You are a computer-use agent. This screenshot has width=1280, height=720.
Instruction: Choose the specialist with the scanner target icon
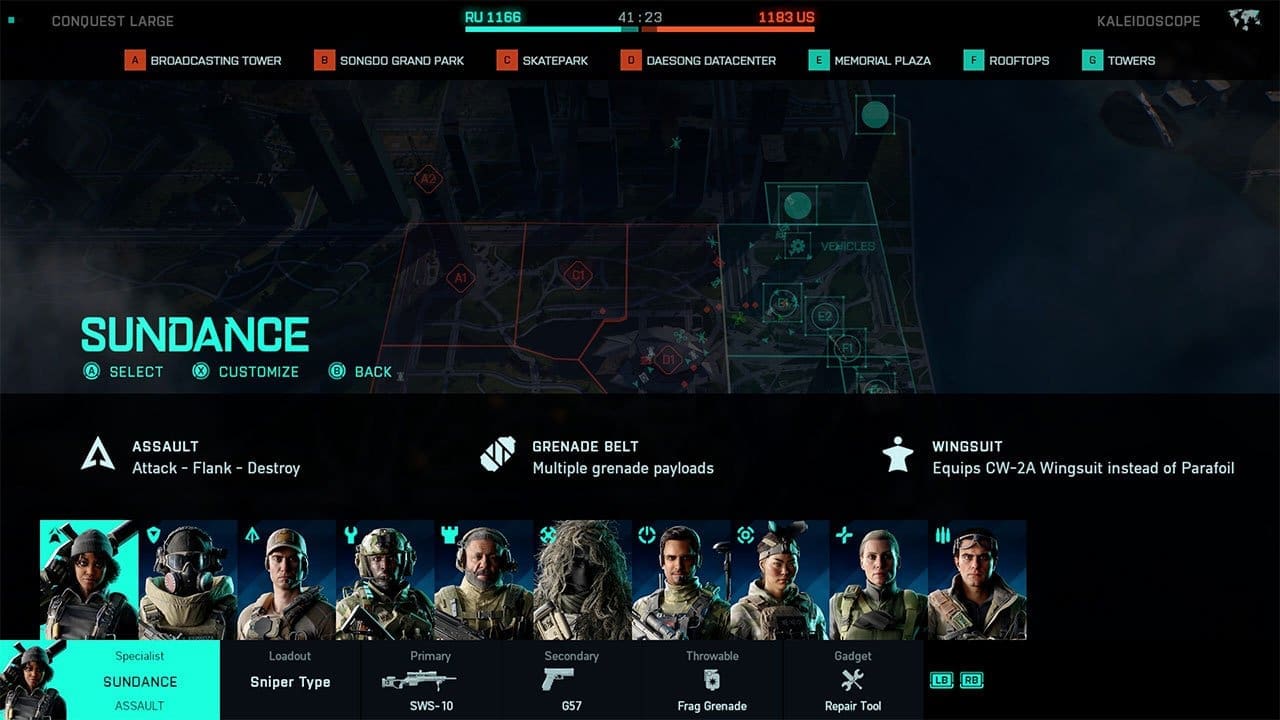780,580
